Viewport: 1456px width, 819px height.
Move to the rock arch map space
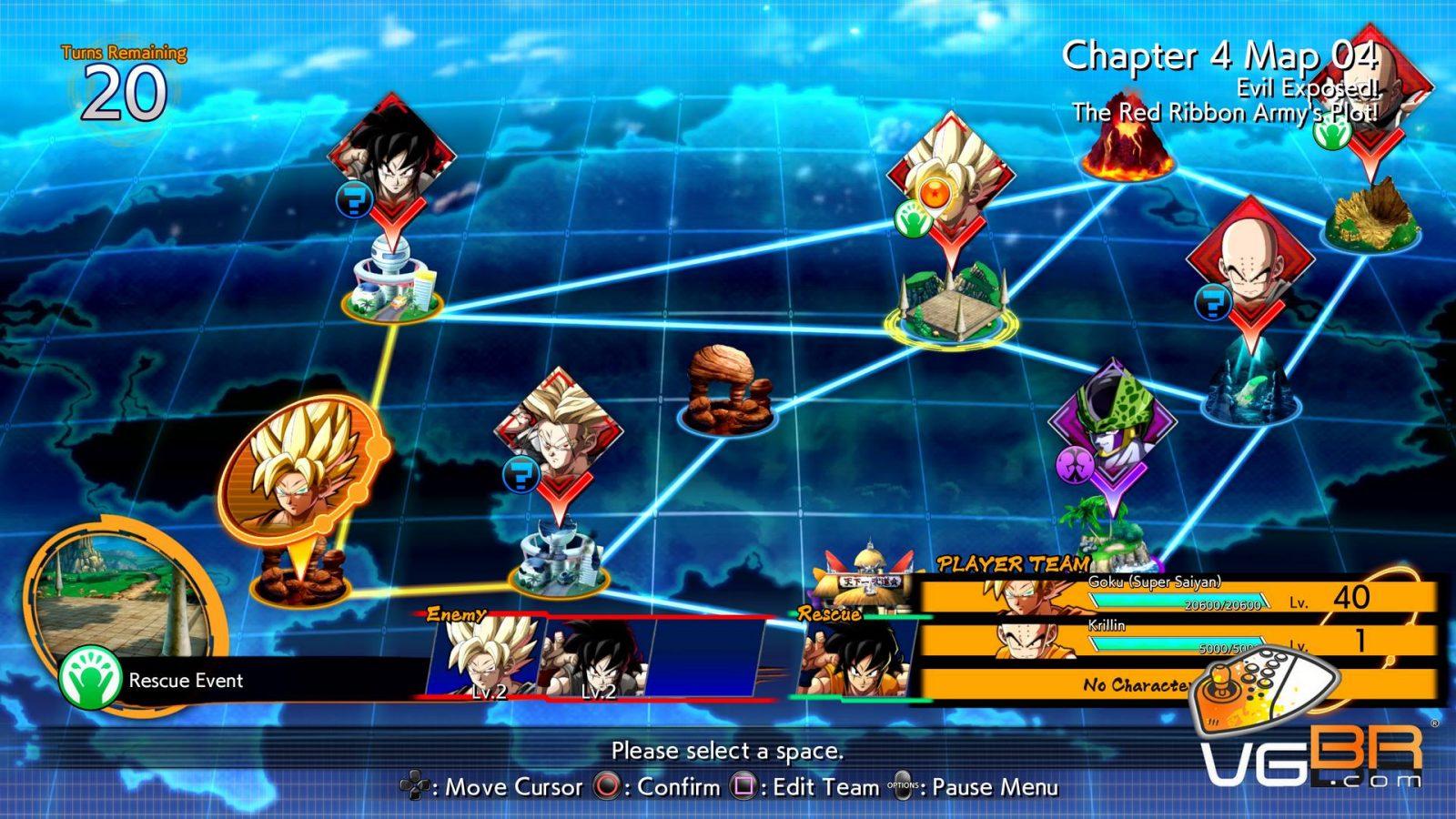(725, 387)
